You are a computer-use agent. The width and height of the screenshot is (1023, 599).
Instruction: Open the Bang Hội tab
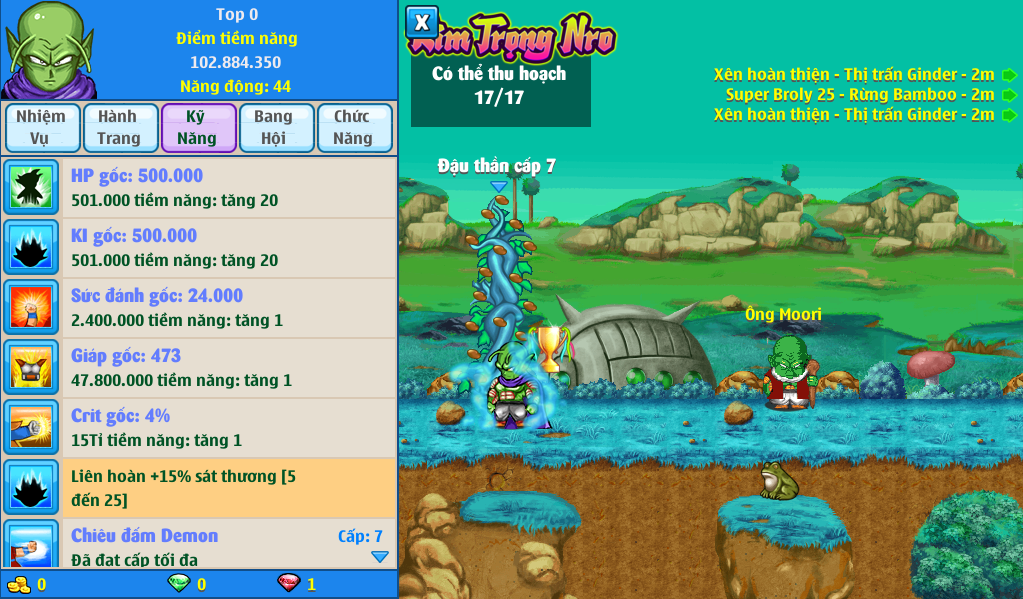click(x=274, y=128)
